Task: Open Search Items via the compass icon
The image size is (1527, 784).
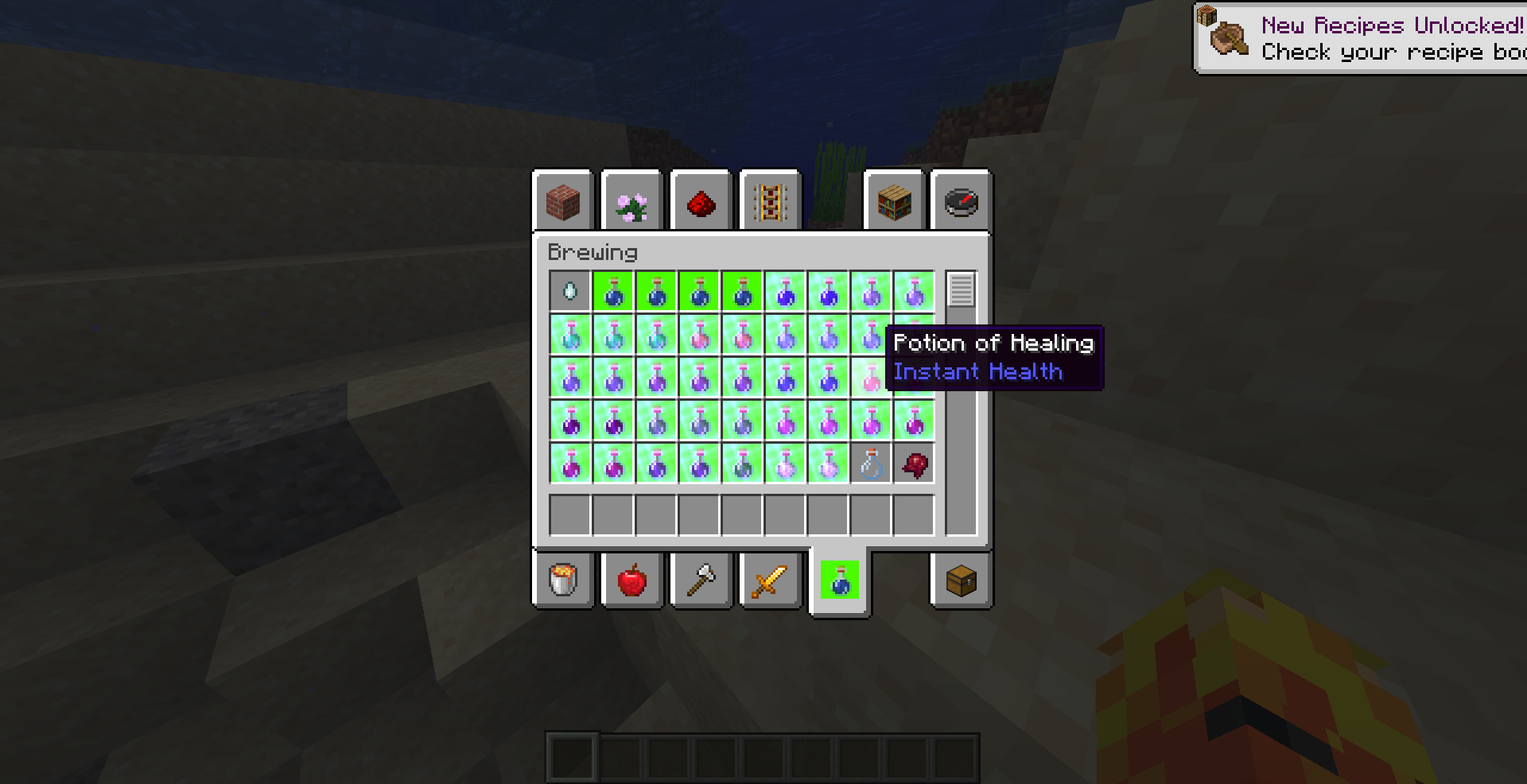Action: [x=961, y=201]
